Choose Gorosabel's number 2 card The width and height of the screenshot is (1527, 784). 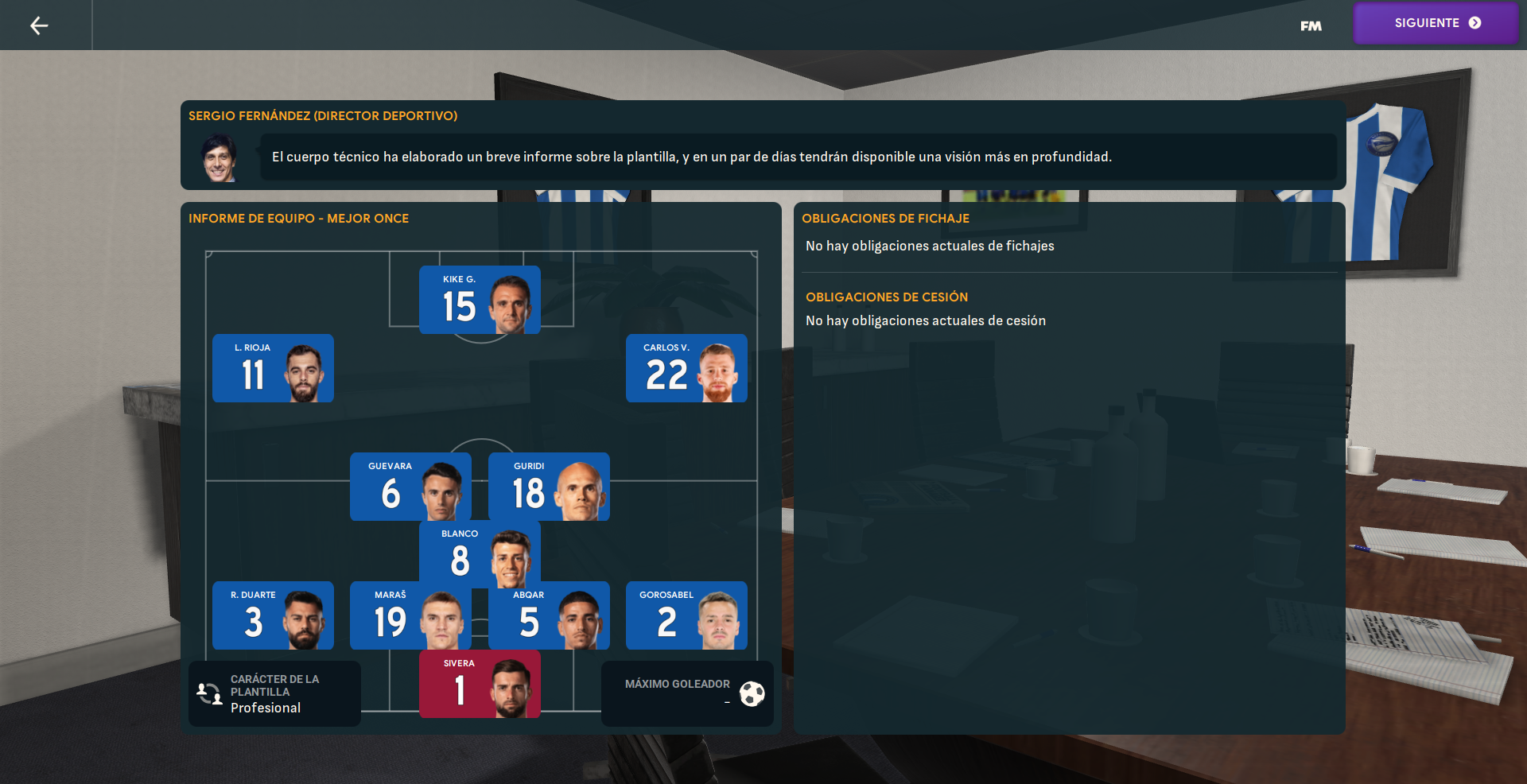tap(686, 615)
